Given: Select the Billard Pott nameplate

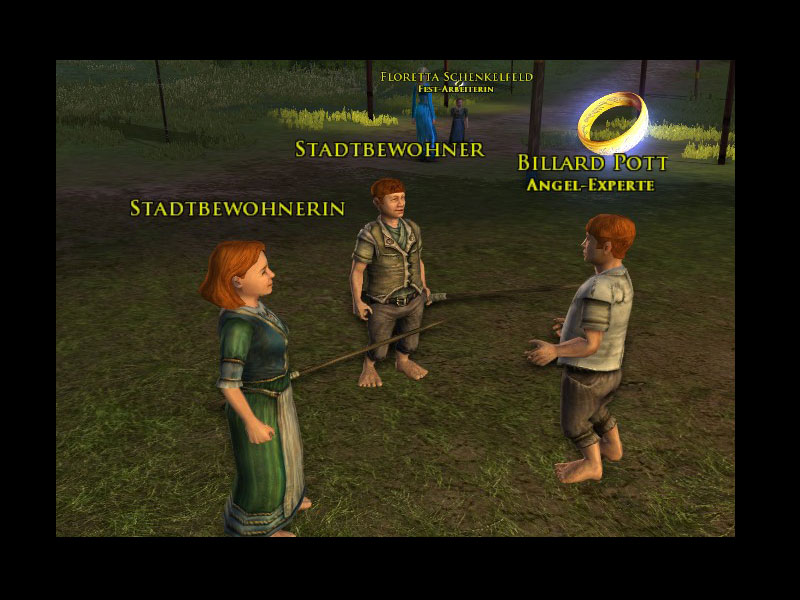Looking at the screenshot, I should [592, 164].
